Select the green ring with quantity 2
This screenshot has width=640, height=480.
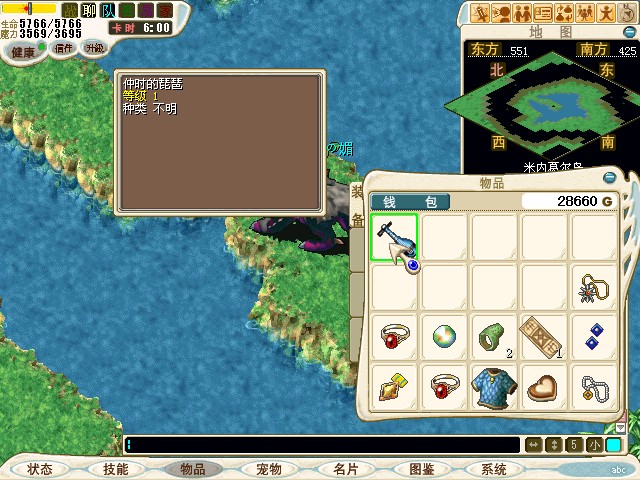494,338
